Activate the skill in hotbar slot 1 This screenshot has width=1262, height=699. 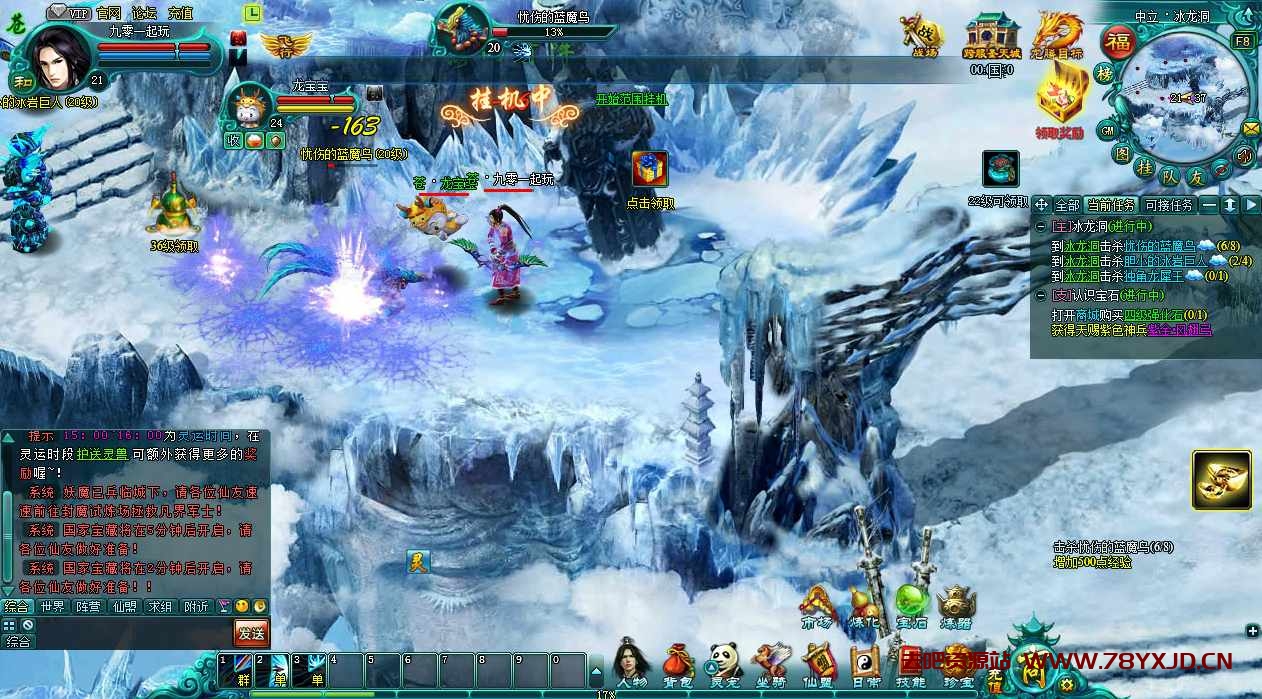pyautogui.click(x=236, y=669)
